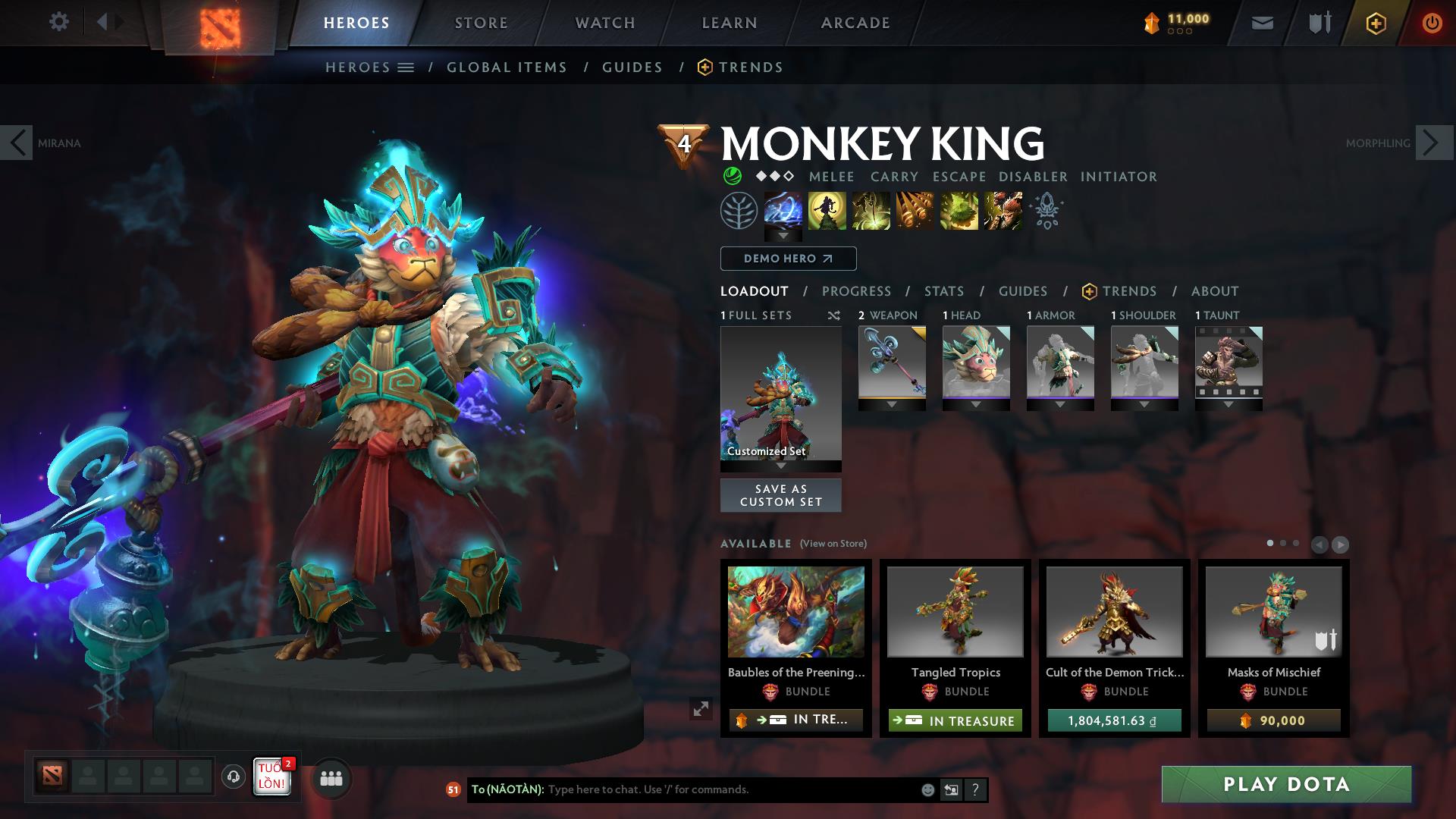Select the Boundless Strike ability icon
The width and height of the screenshot is (1456, 819).
(783, 212)
